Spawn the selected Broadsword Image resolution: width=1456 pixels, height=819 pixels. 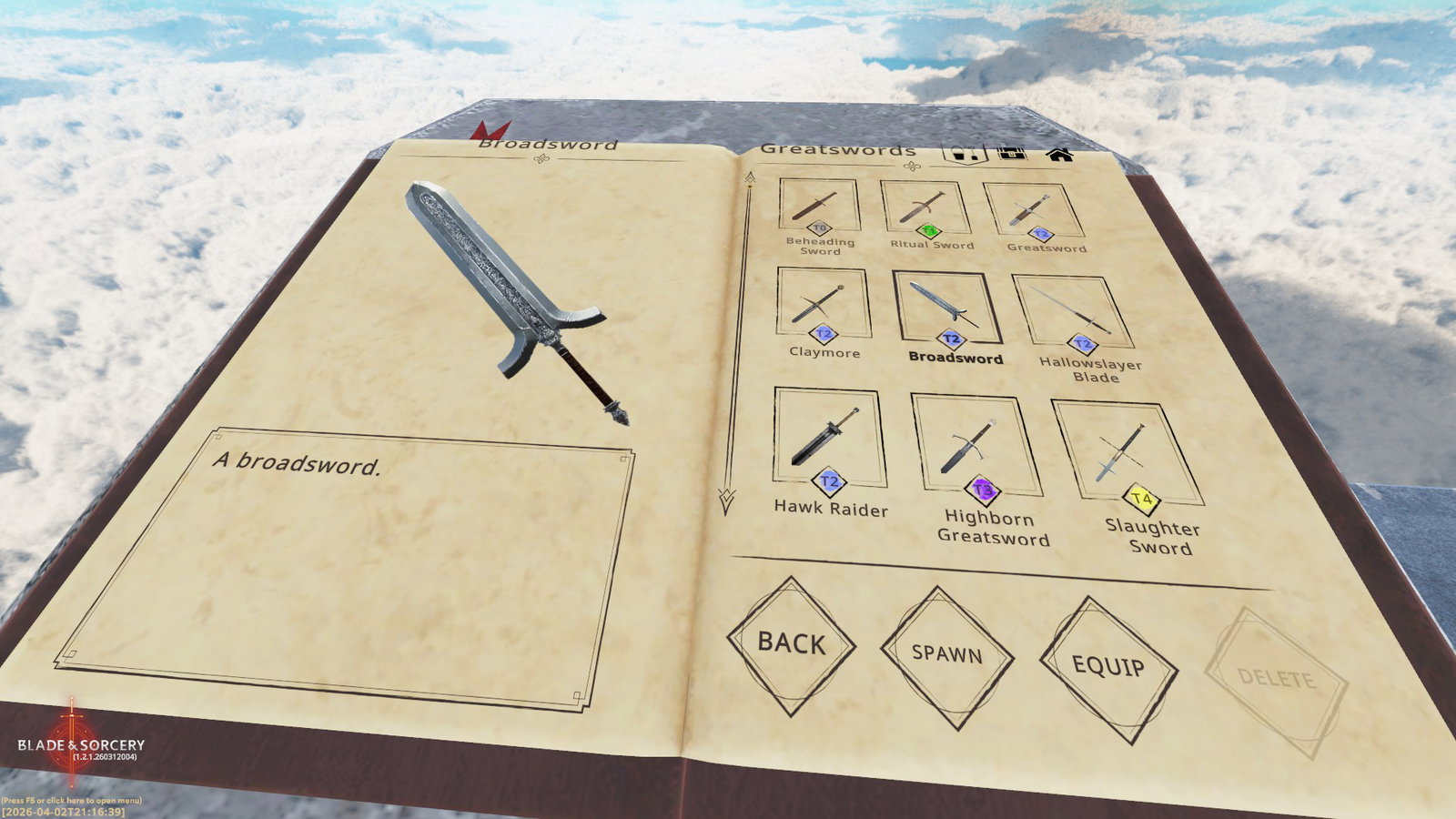(946, 654)
